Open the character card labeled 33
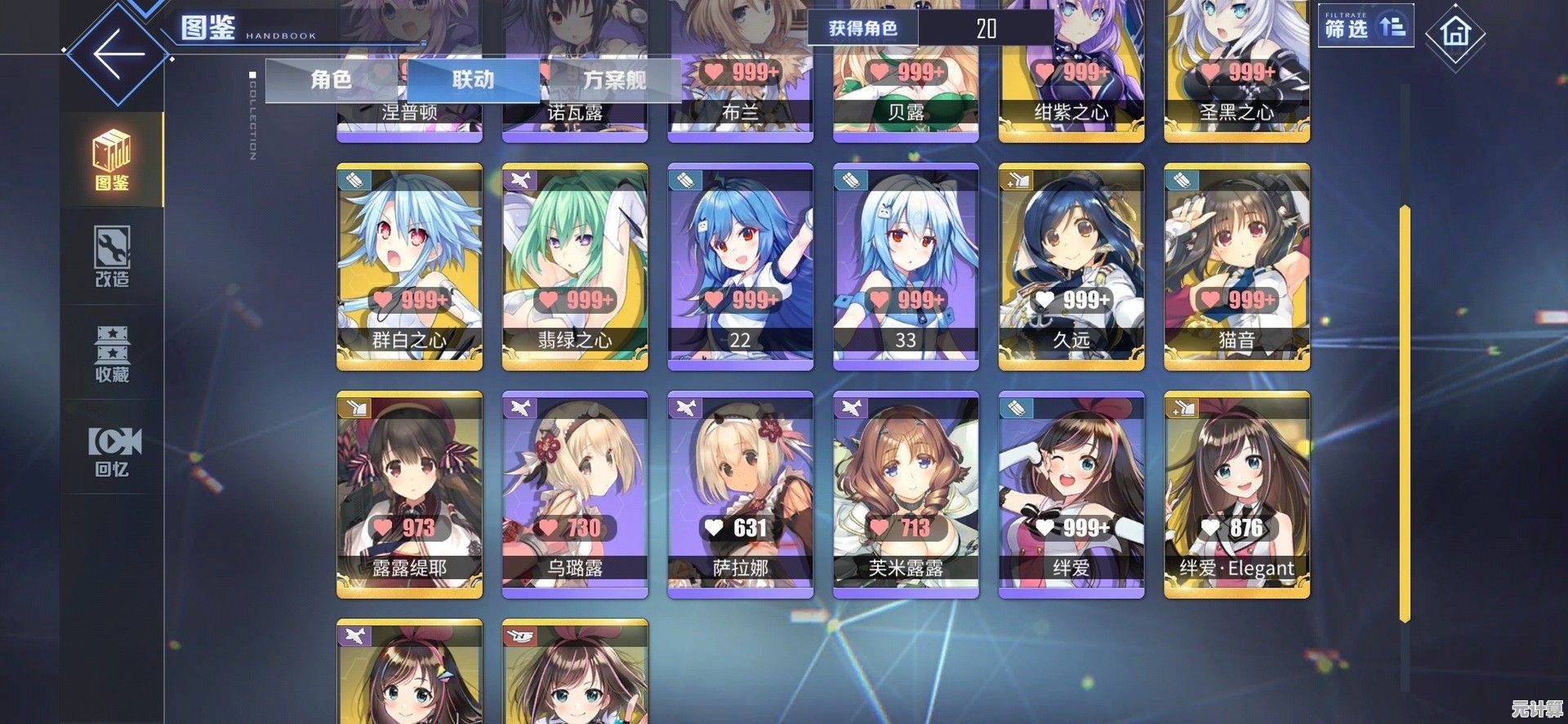This screenshot has height=724, width=1568. 906,266
